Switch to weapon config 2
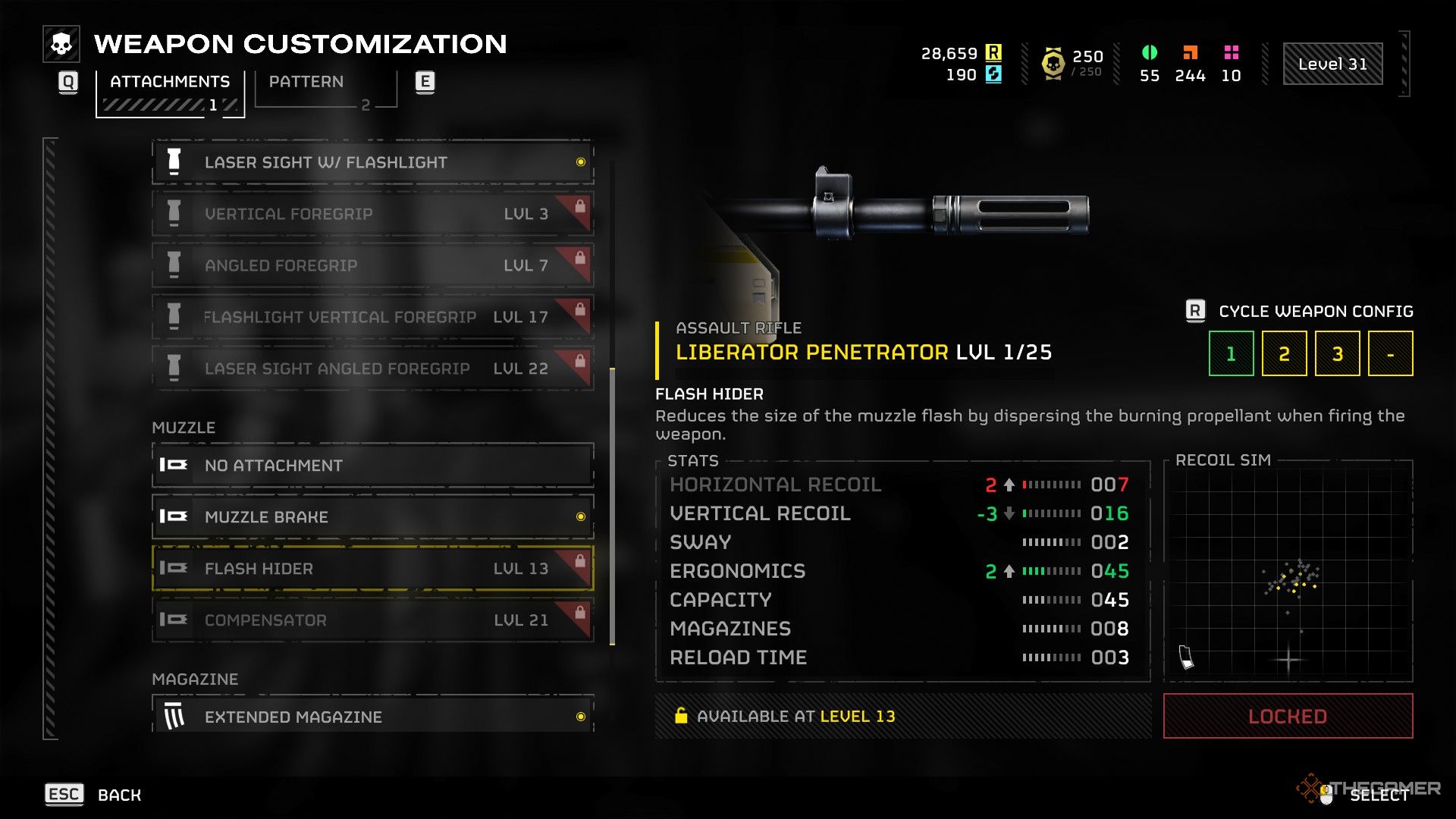This screenshot has height=819, width=1456. 1284,353
